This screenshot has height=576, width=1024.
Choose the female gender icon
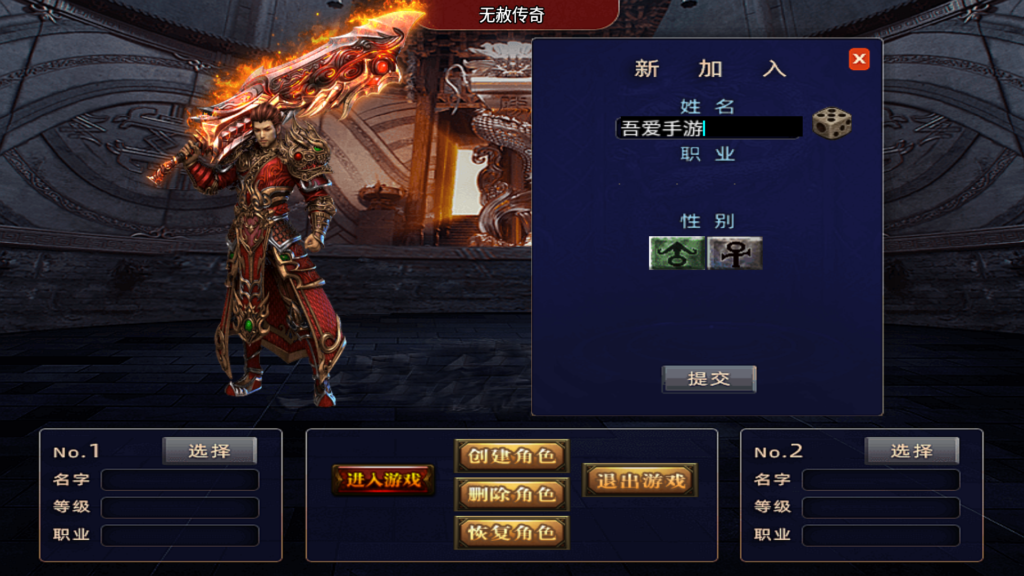(x=735, y=253)
